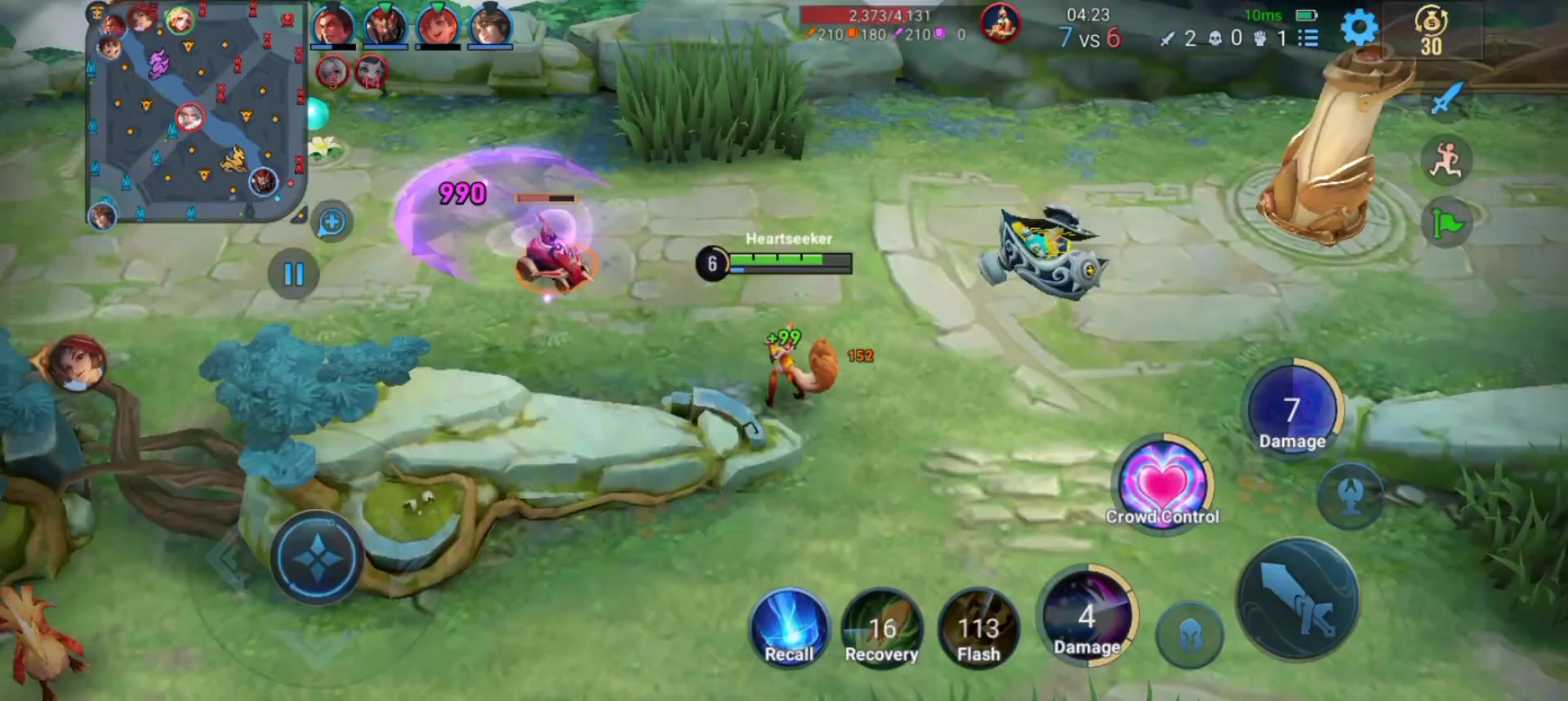Select the red-haired hero portrait on the left edge
The width and height of the screenshot is (1568, 701).
click(x=77, y=363)
